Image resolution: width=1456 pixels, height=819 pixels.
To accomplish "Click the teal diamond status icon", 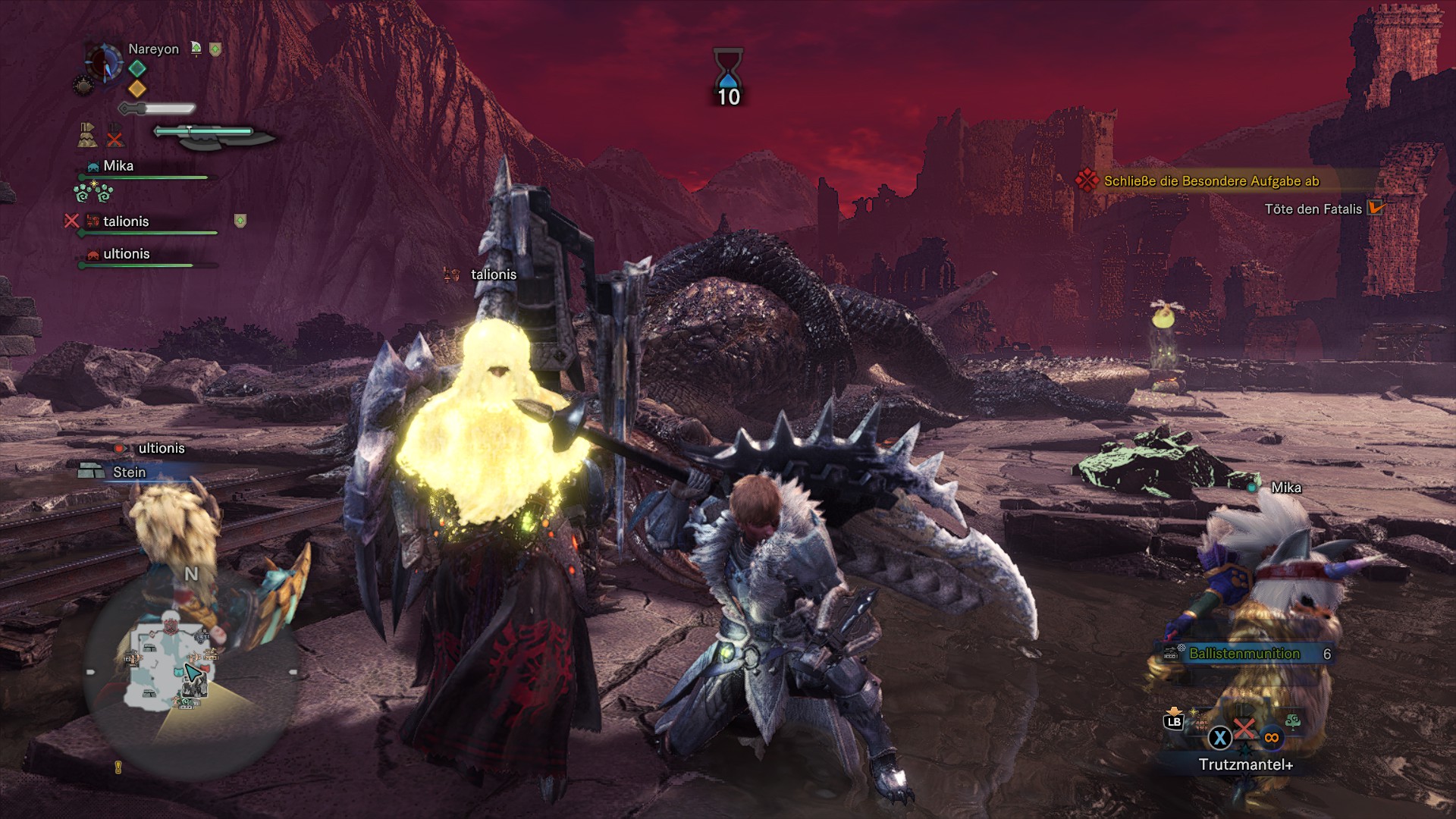I will 137,69.
